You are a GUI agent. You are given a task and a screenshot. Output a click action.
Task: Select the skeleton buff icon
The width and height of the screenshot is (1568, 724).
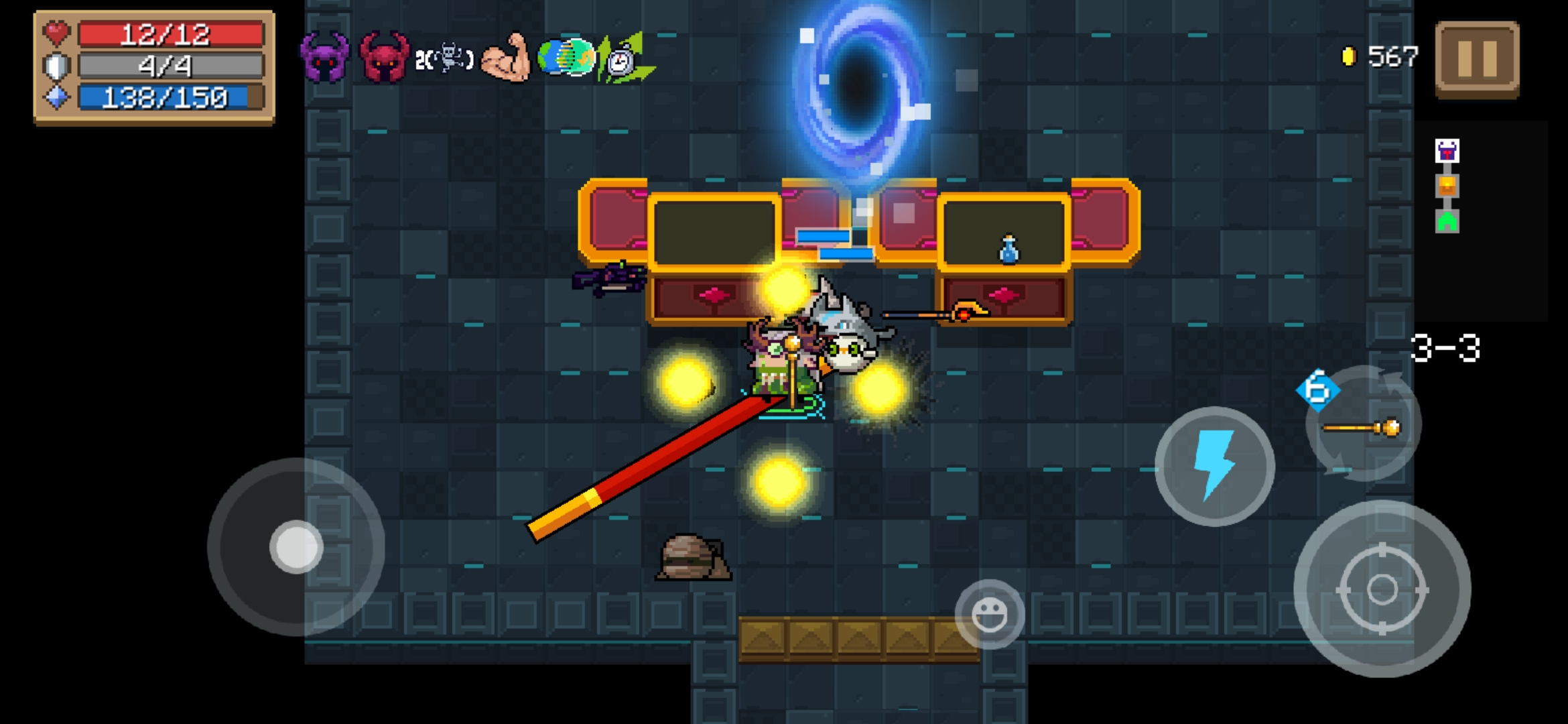[445, 59]
